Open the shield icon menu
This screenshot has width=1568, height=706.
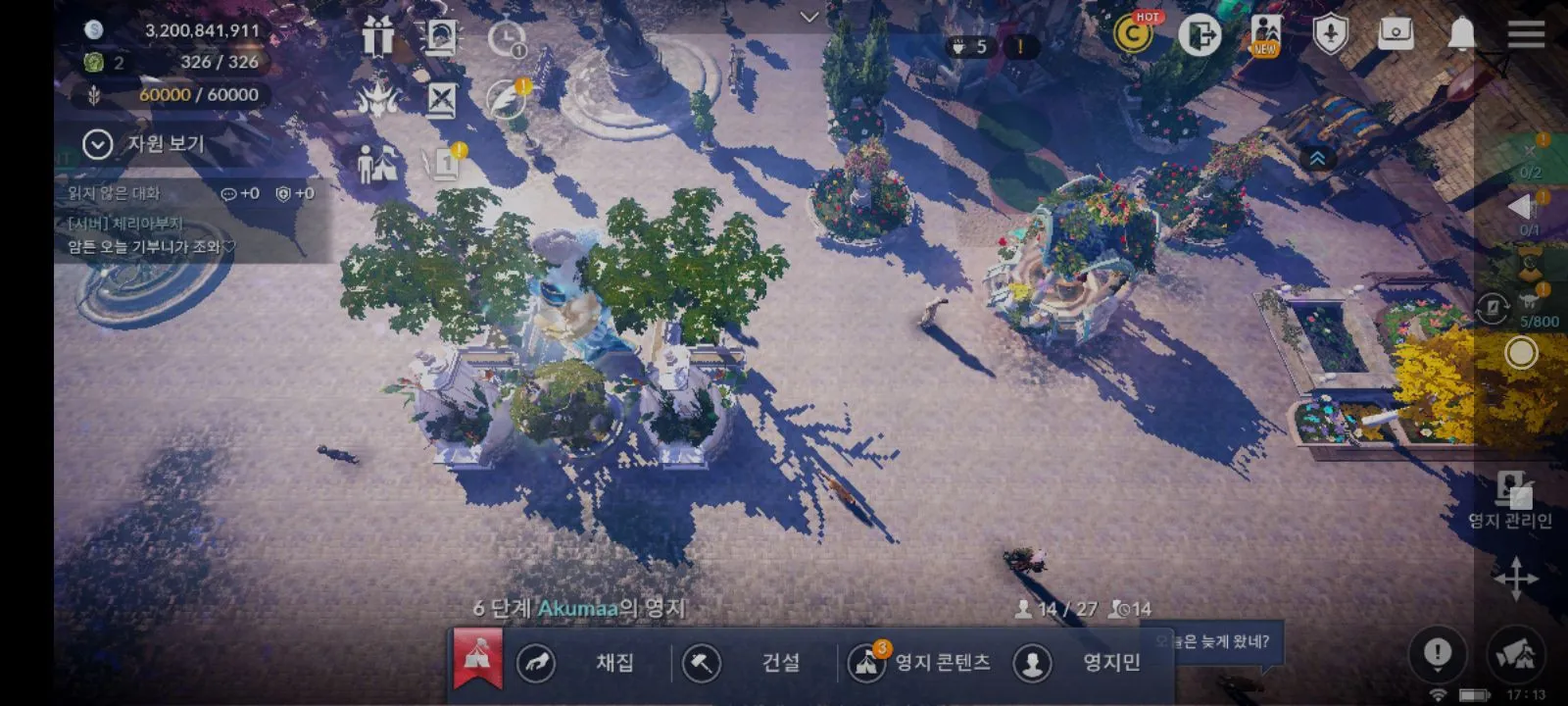(1330, 35)
